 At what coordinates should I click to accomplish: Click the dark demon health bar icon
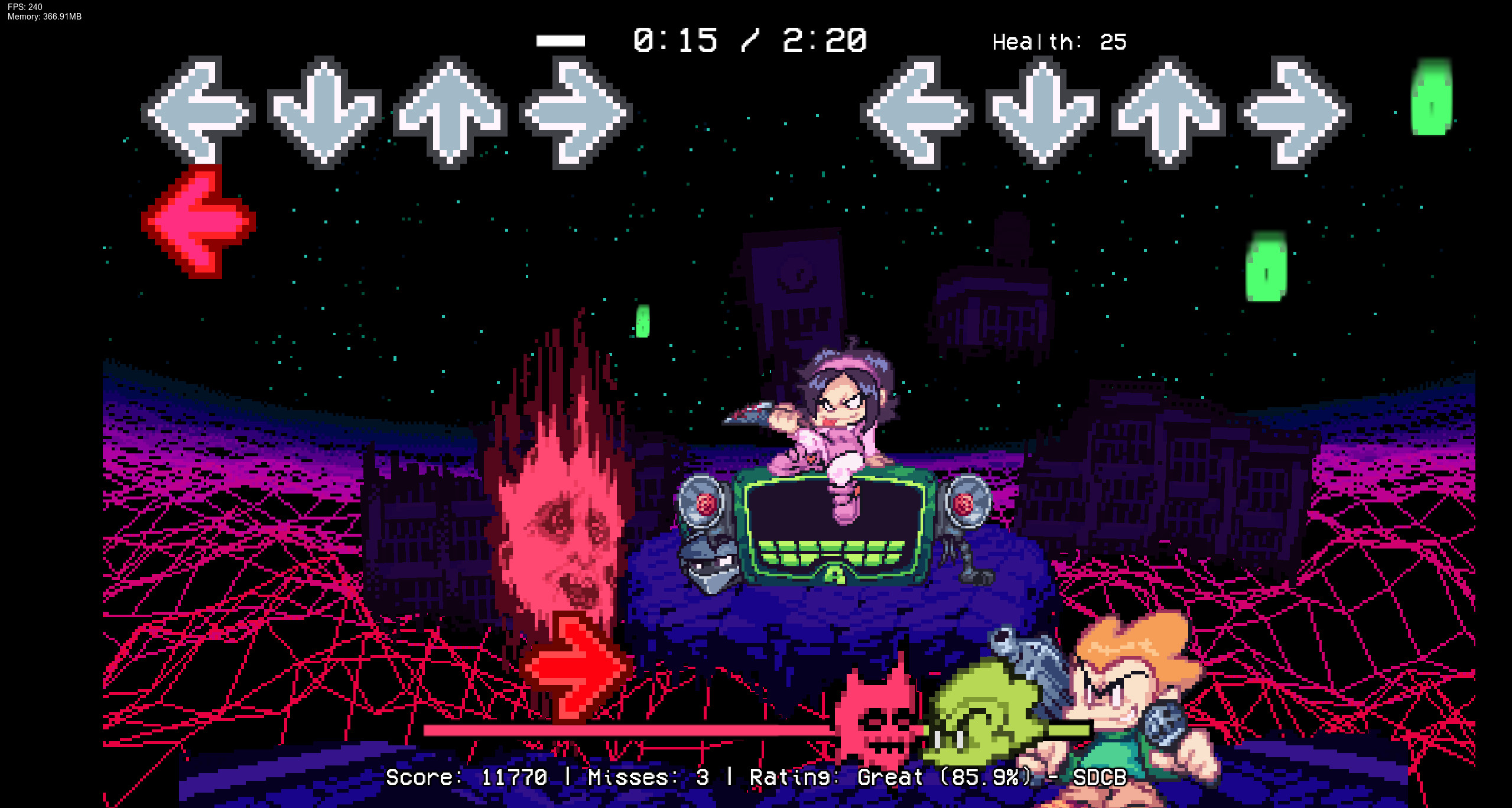pos(879,719)
